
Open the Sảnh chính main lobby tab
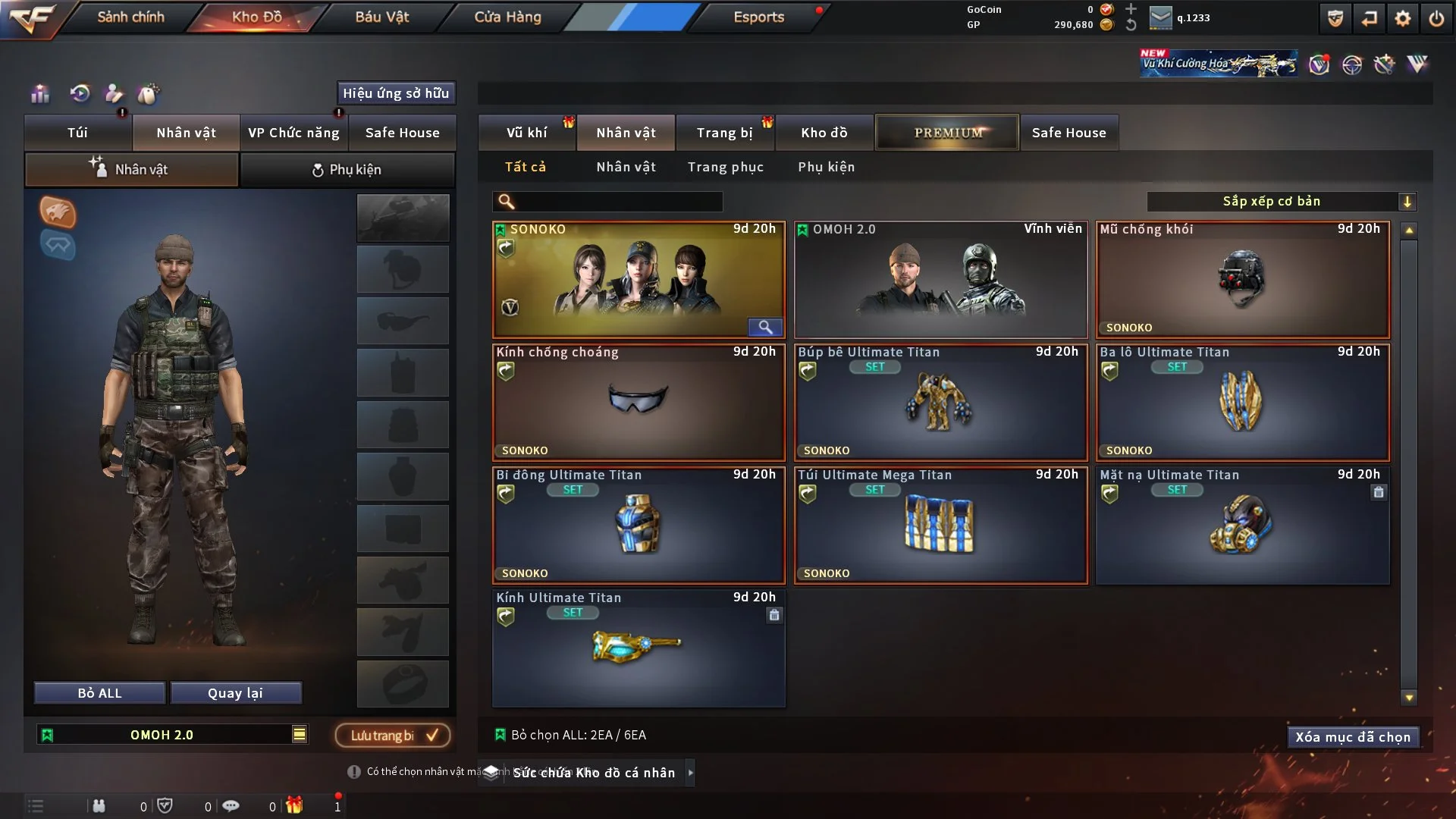coord(130,17)
